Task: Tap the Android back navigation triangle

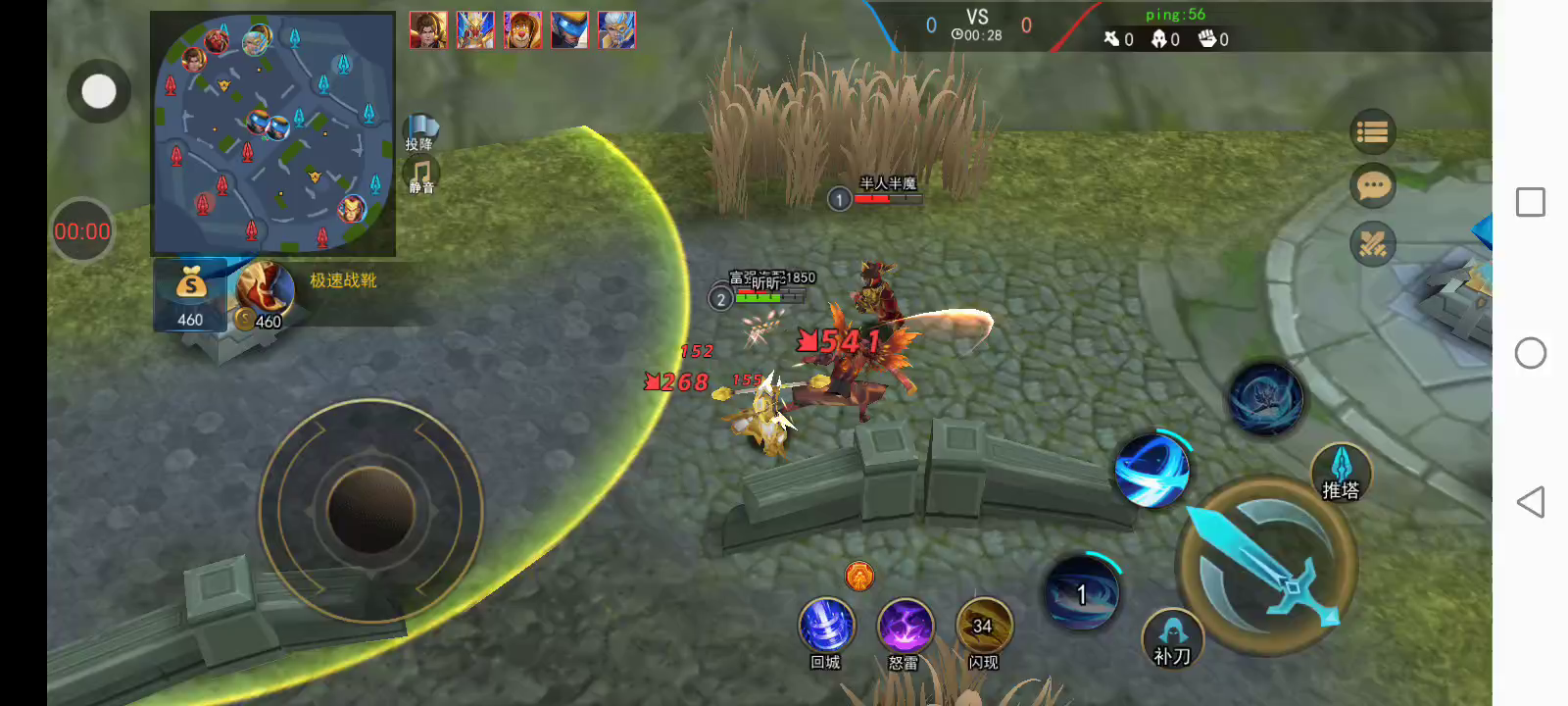Action: [1530, 502]
